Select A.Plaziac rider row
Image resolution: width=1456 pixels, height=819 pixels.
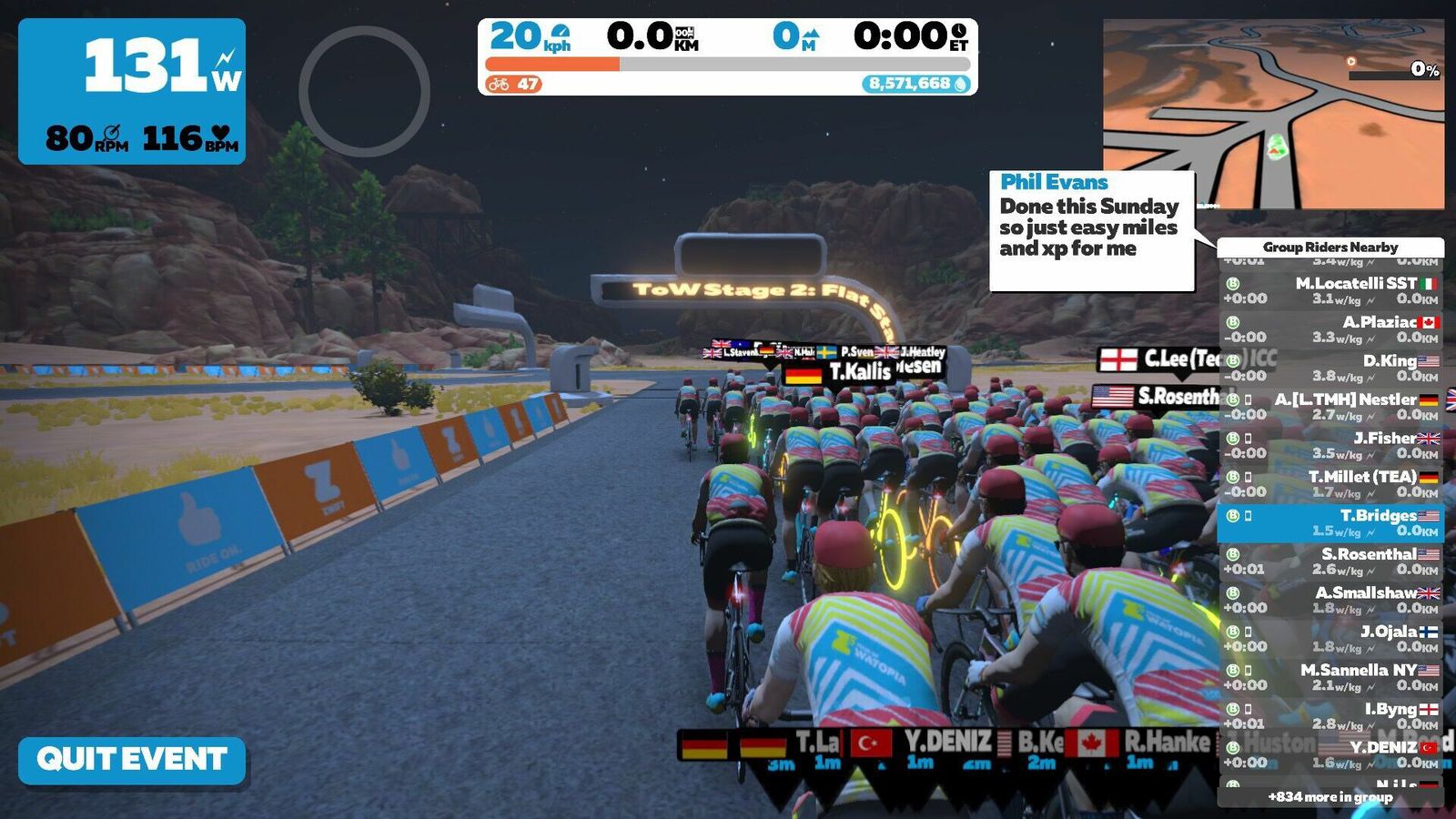click(1330, 329)
